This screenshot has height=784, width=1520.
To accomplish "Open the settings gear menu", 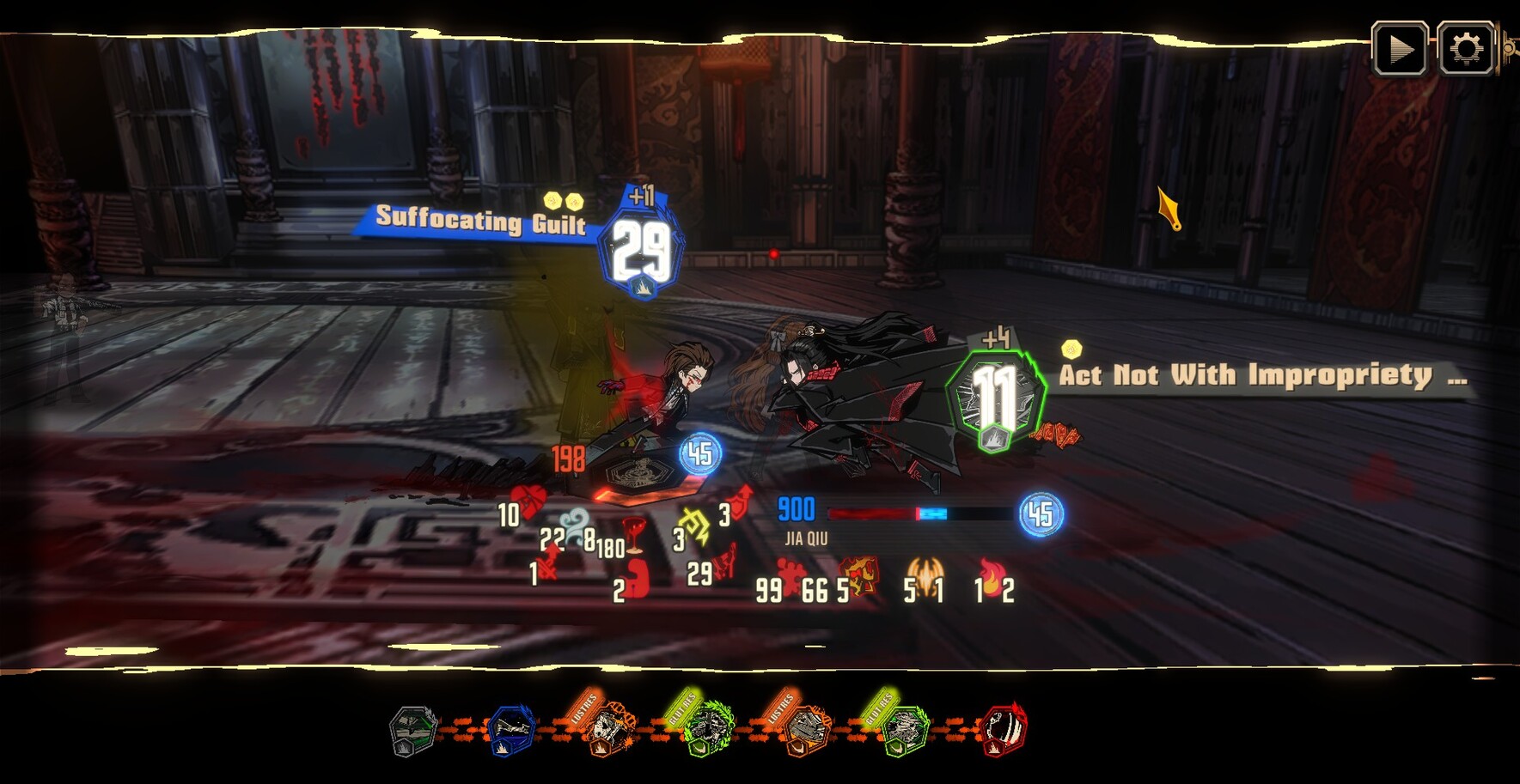I will [x=1466, y=49].
